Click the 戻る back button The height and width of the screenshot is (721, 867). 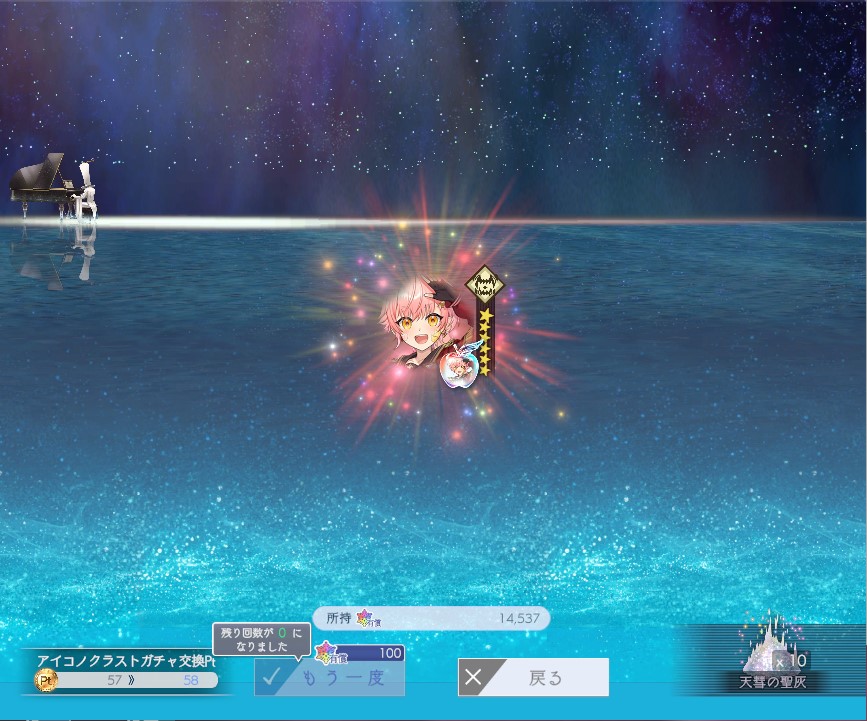533,677
